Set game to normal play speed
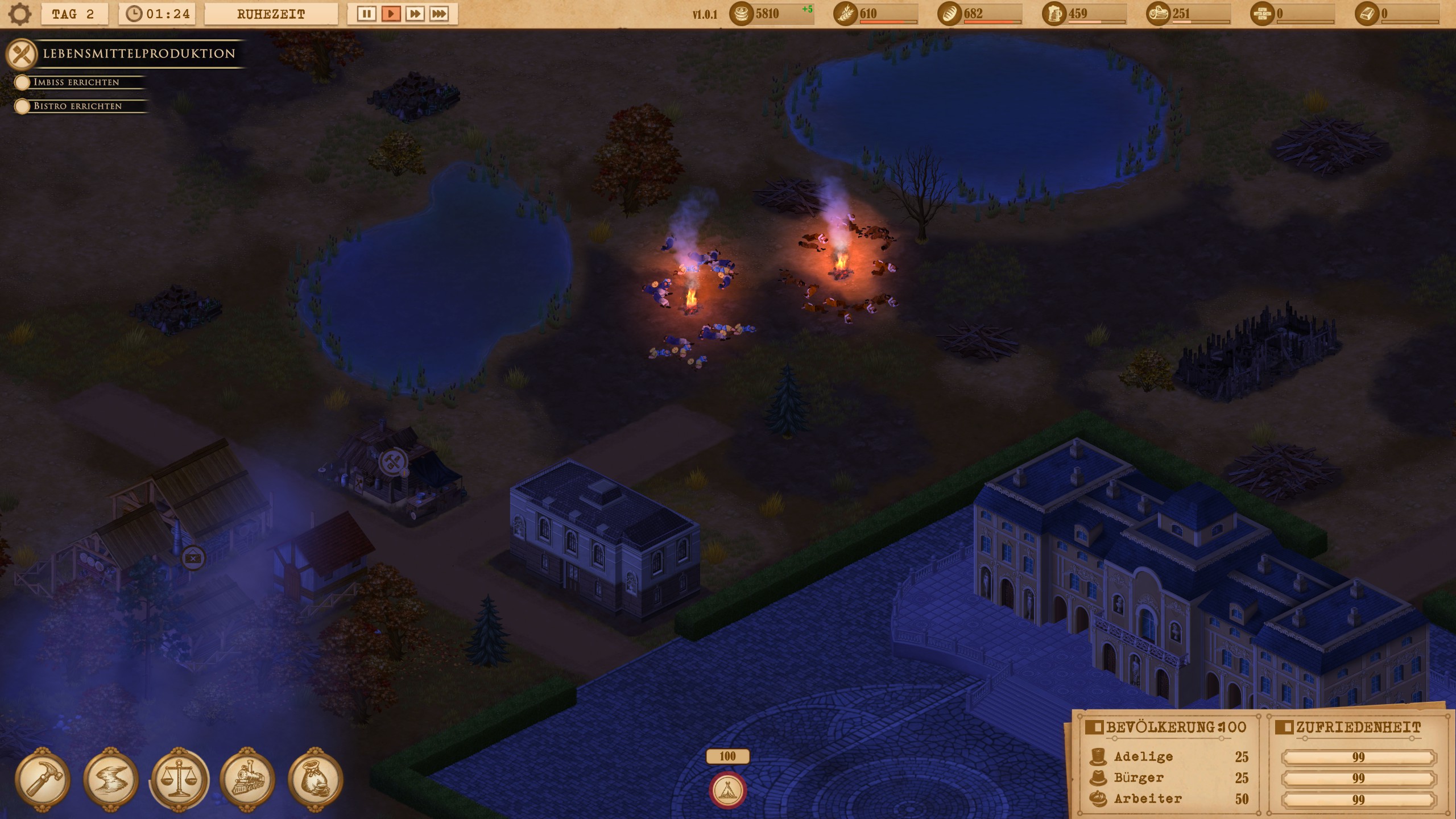 (391, 14)
